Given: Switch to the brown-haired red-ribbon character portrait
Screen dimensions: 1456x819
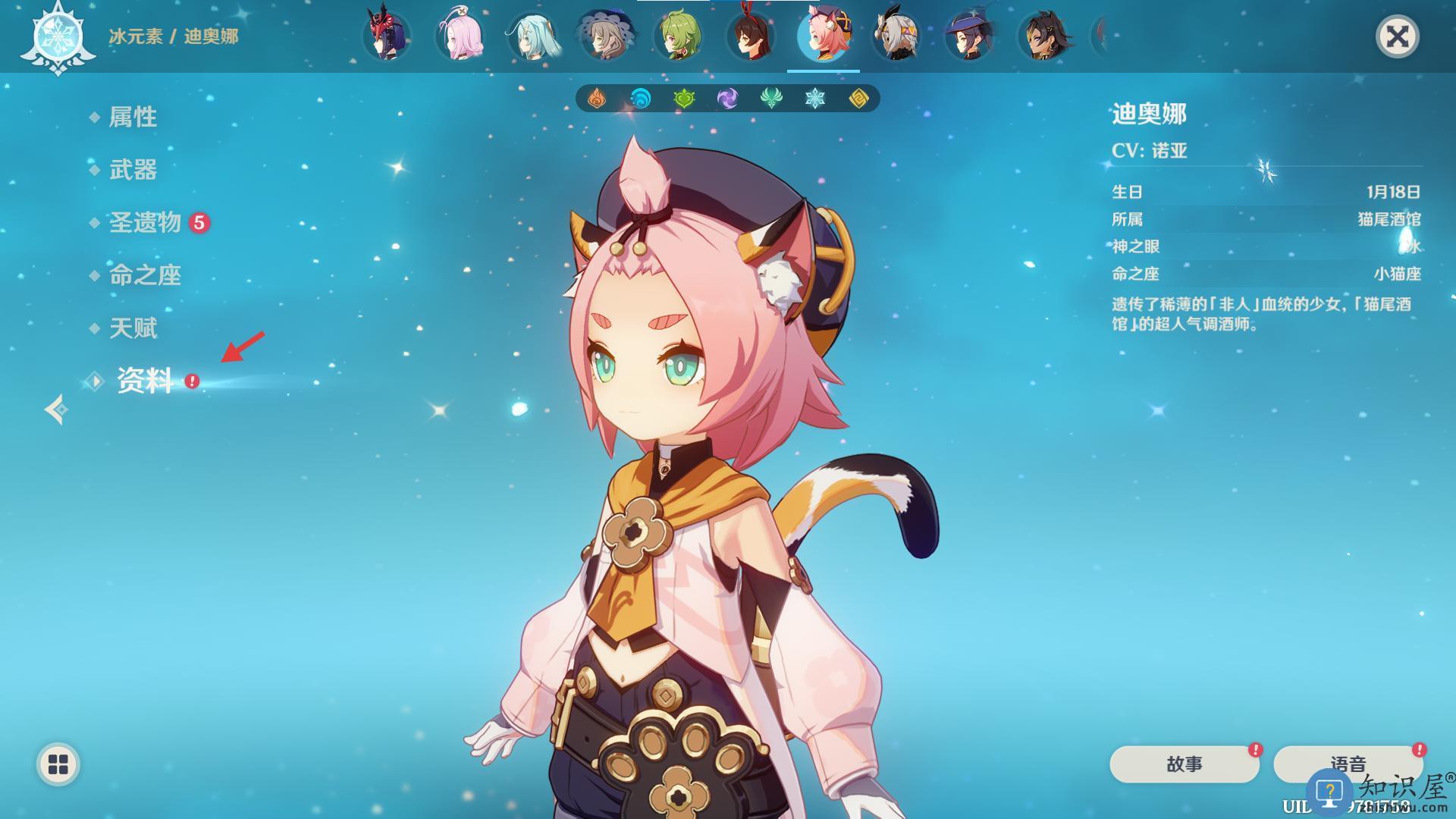Looking at the screenshot, I should coord(751,36).
